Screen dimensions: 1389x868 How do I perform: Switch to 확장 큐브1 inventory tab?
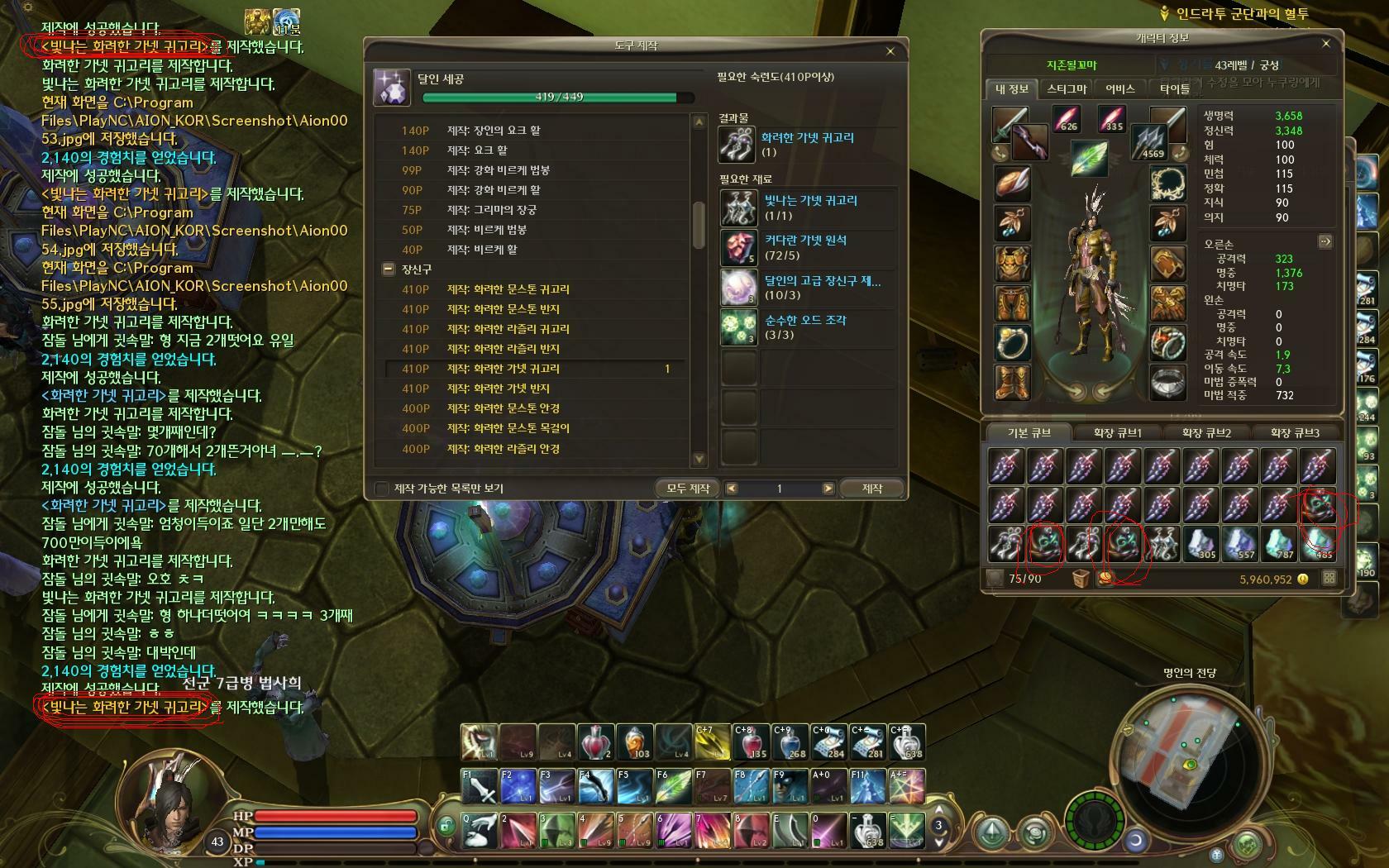pos(1117,432)
